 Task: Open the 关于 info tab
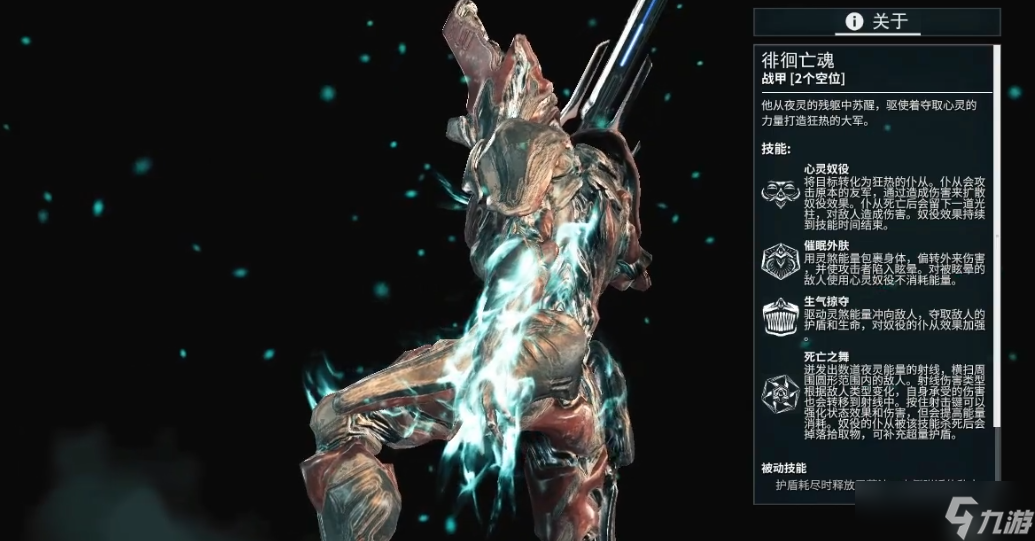click(876, 21)
